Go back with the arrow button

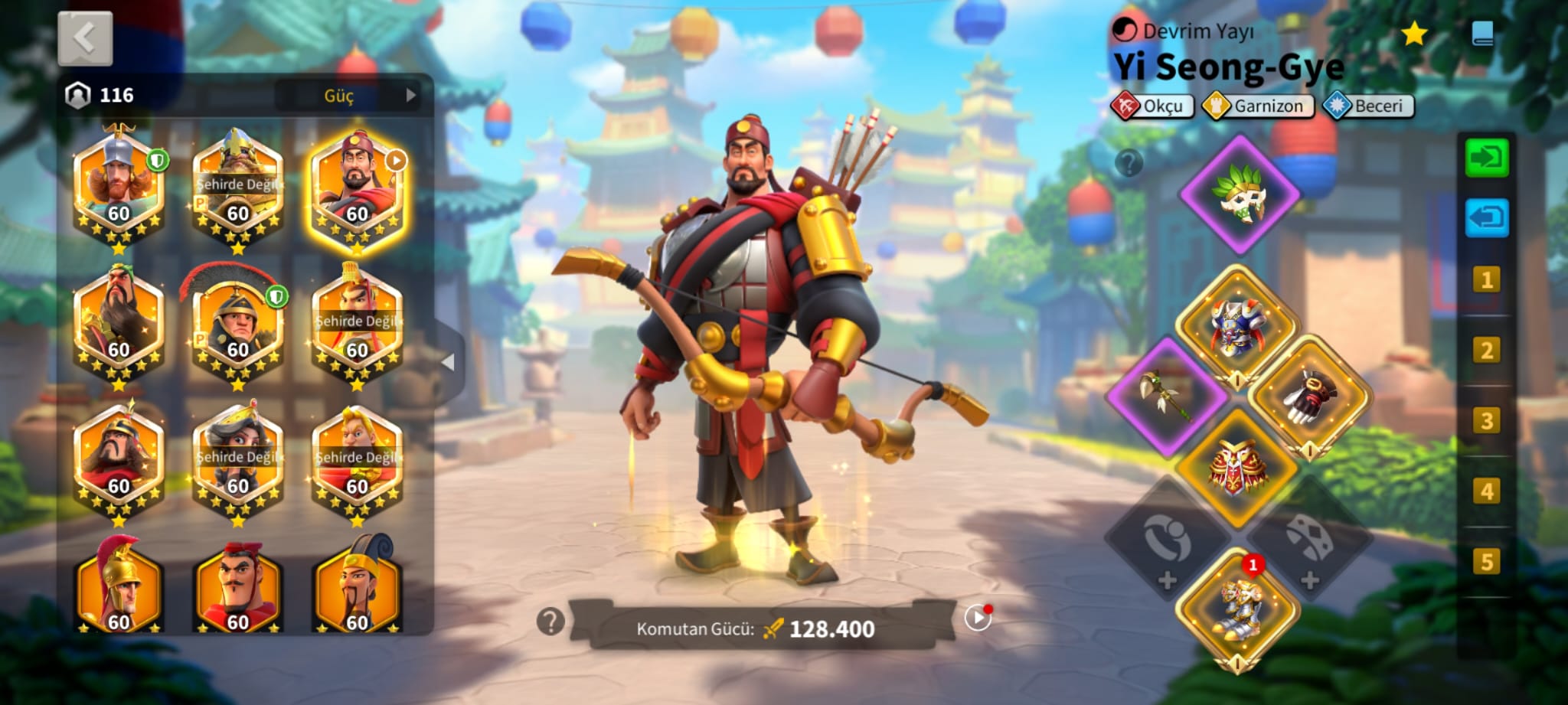[x=85, y=38]
